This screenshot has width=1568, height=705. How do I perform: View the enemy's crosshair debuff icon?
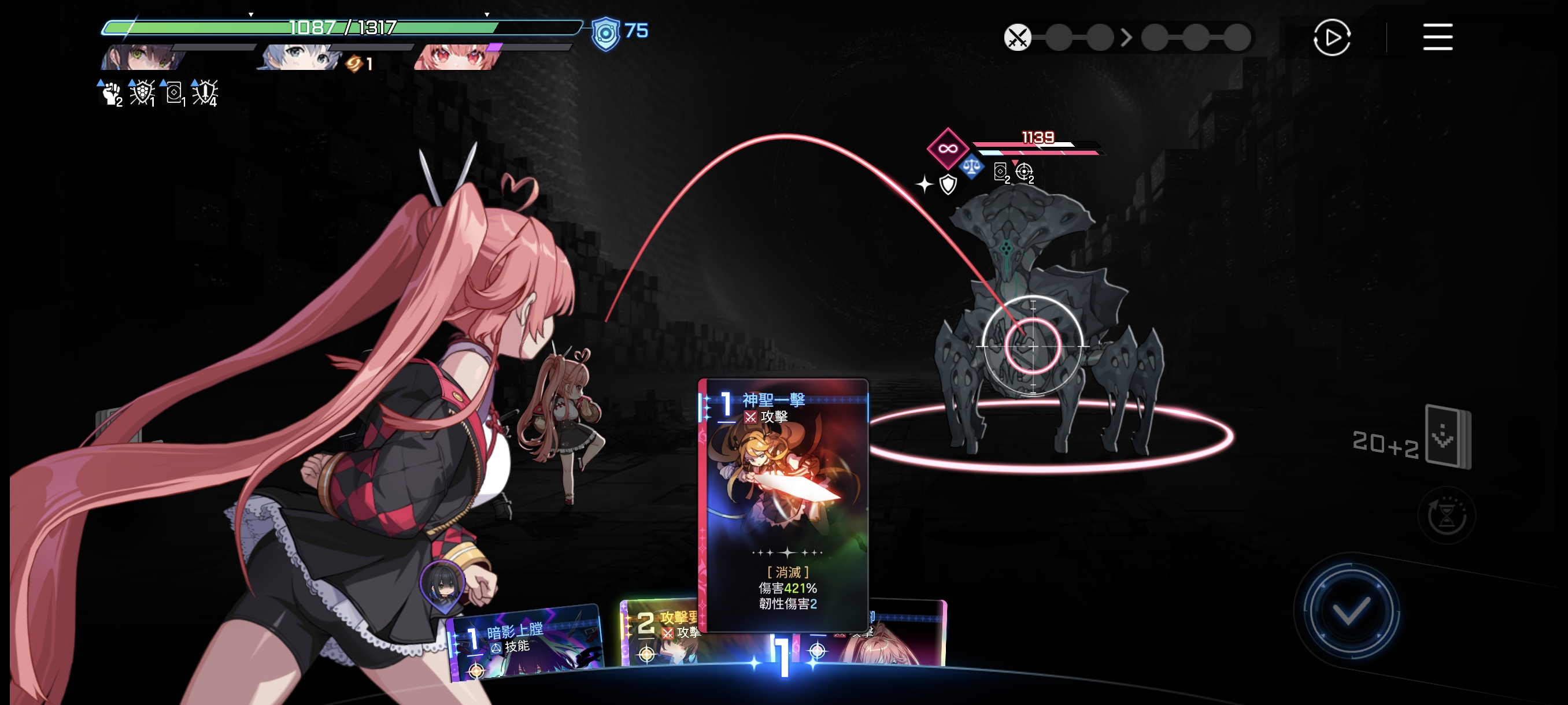point(1024,173)
